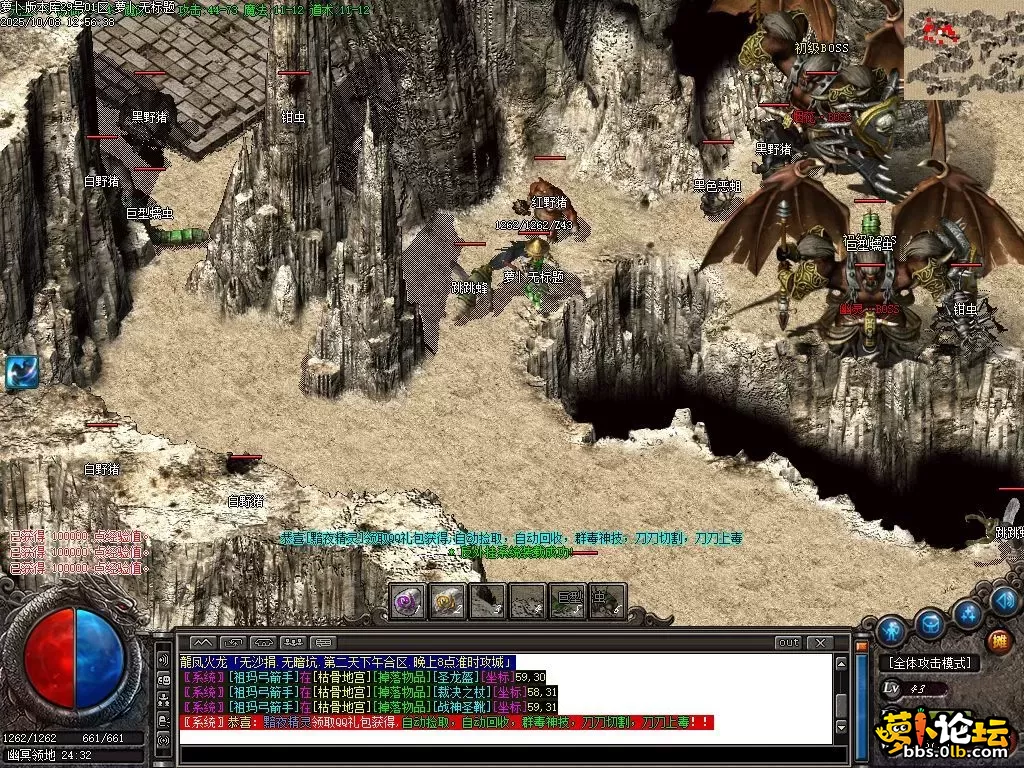Close the chat panel with the X button

tap(819, 642)
